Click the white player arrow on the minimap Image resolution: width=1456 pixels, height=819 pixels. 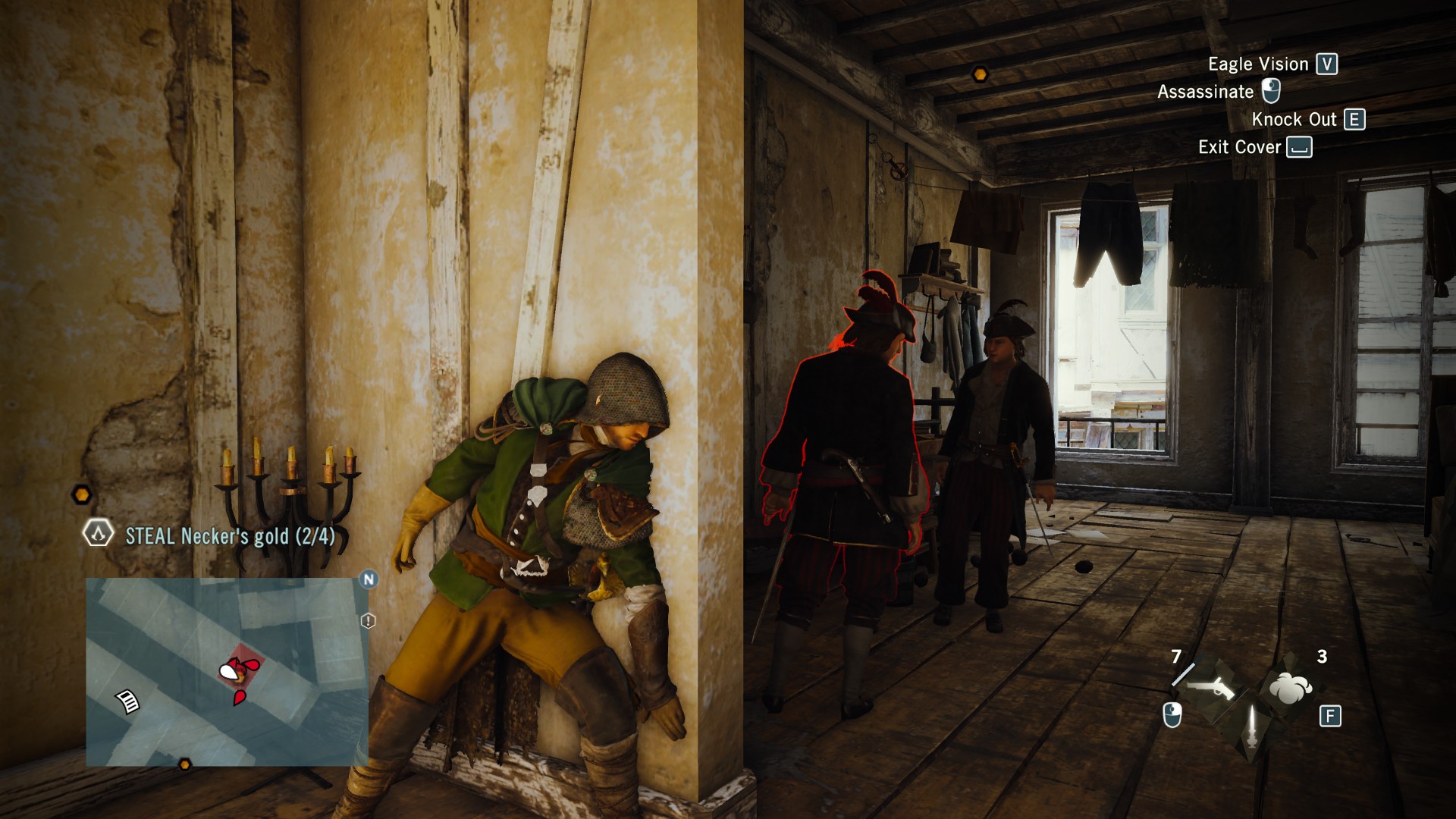coord(230,671)
